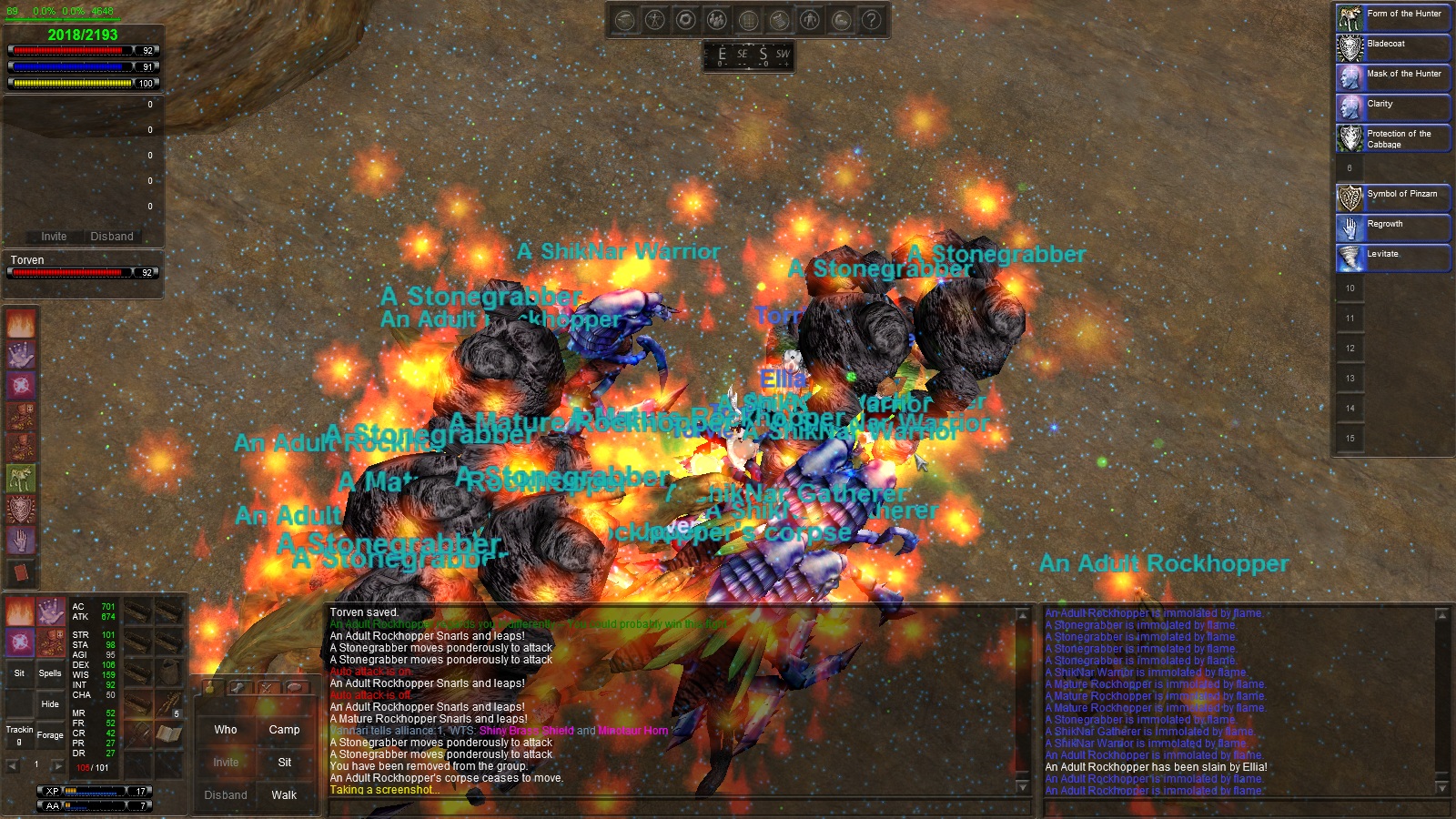Click the Camp button
This screenshot has width=1456, height=819.
(284, 730)
